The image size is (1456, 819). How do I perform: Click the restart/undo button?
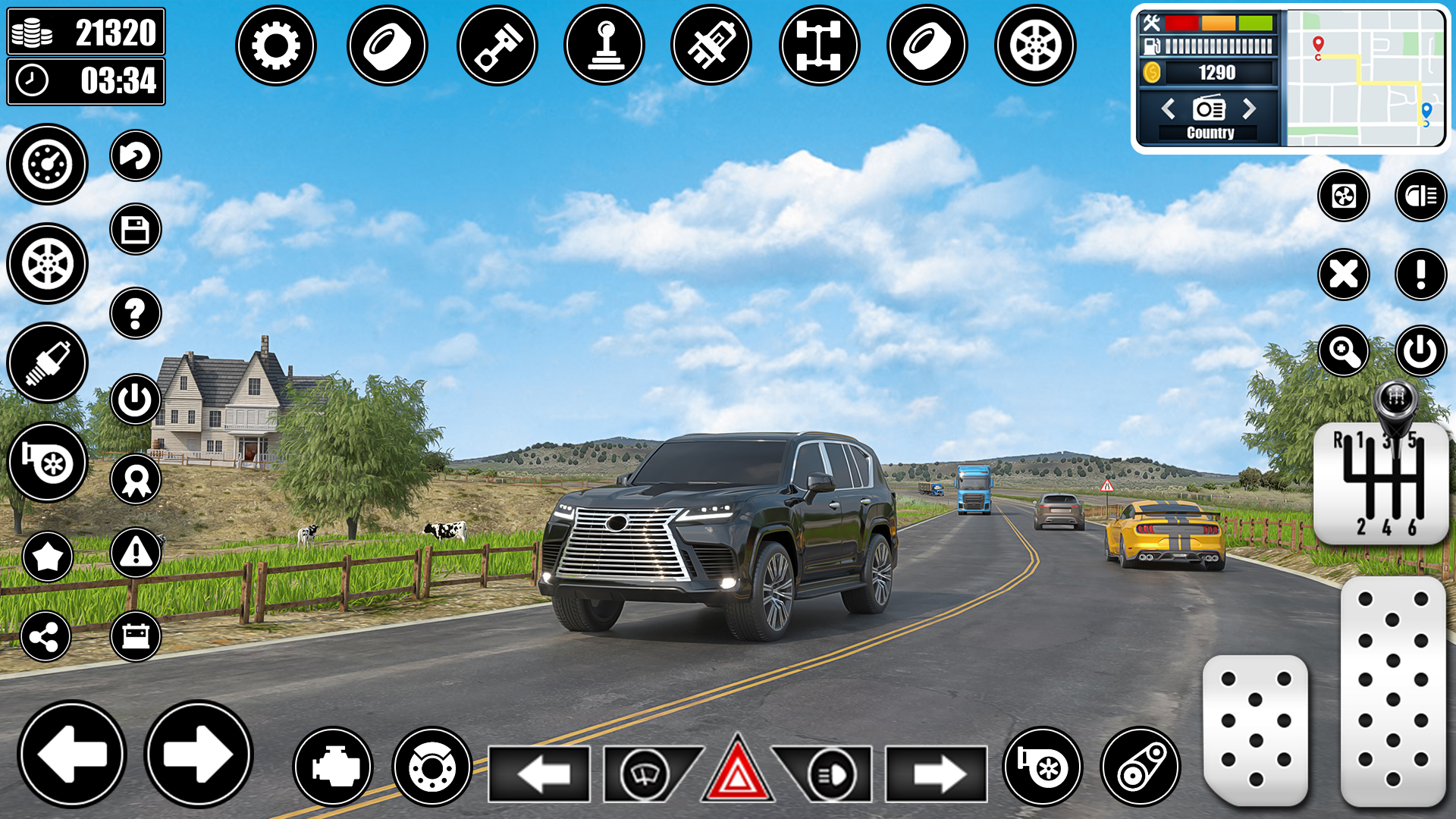click(135, 156)
